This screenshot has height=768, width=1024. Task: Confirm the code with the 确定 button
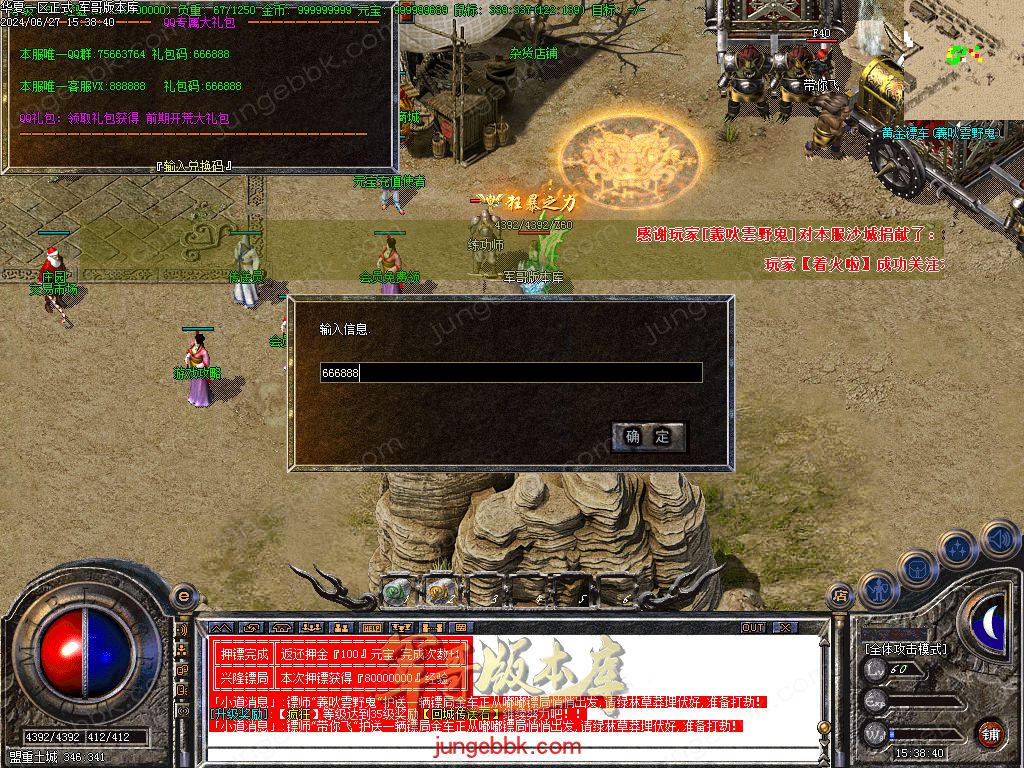(x=648, y=437)
